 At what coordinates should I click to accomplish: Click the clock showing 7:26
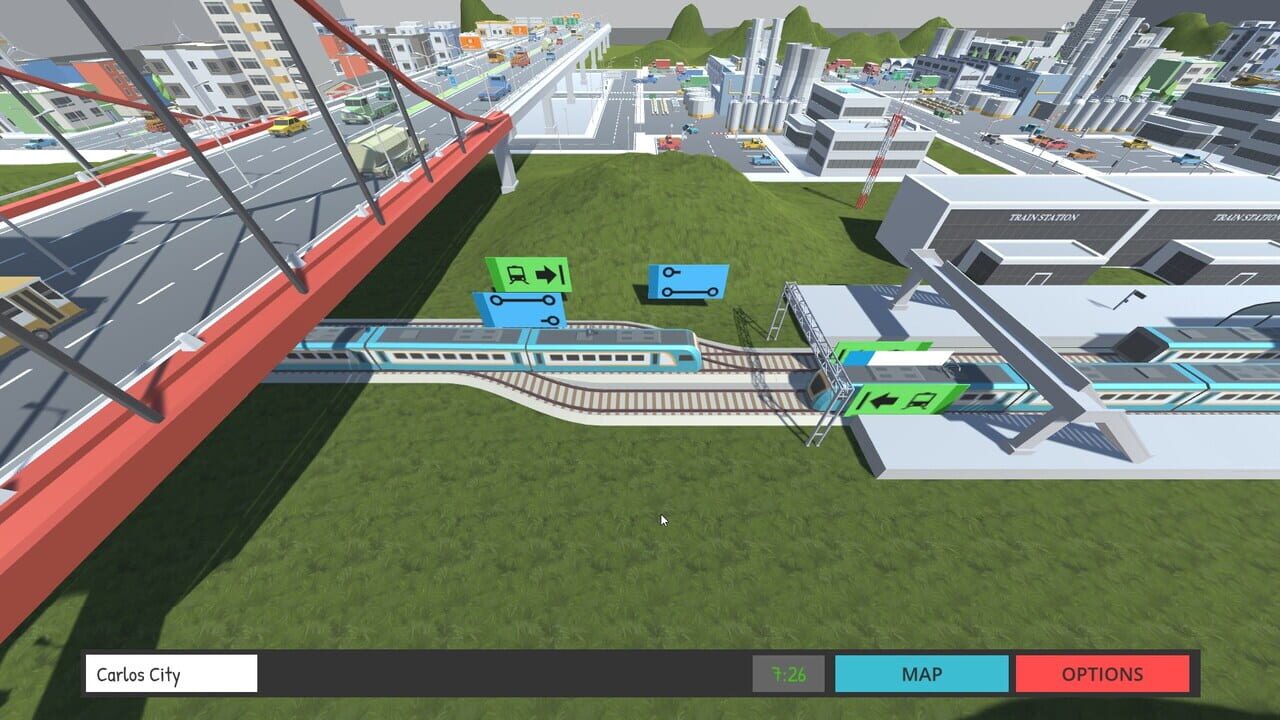(789, 674)
